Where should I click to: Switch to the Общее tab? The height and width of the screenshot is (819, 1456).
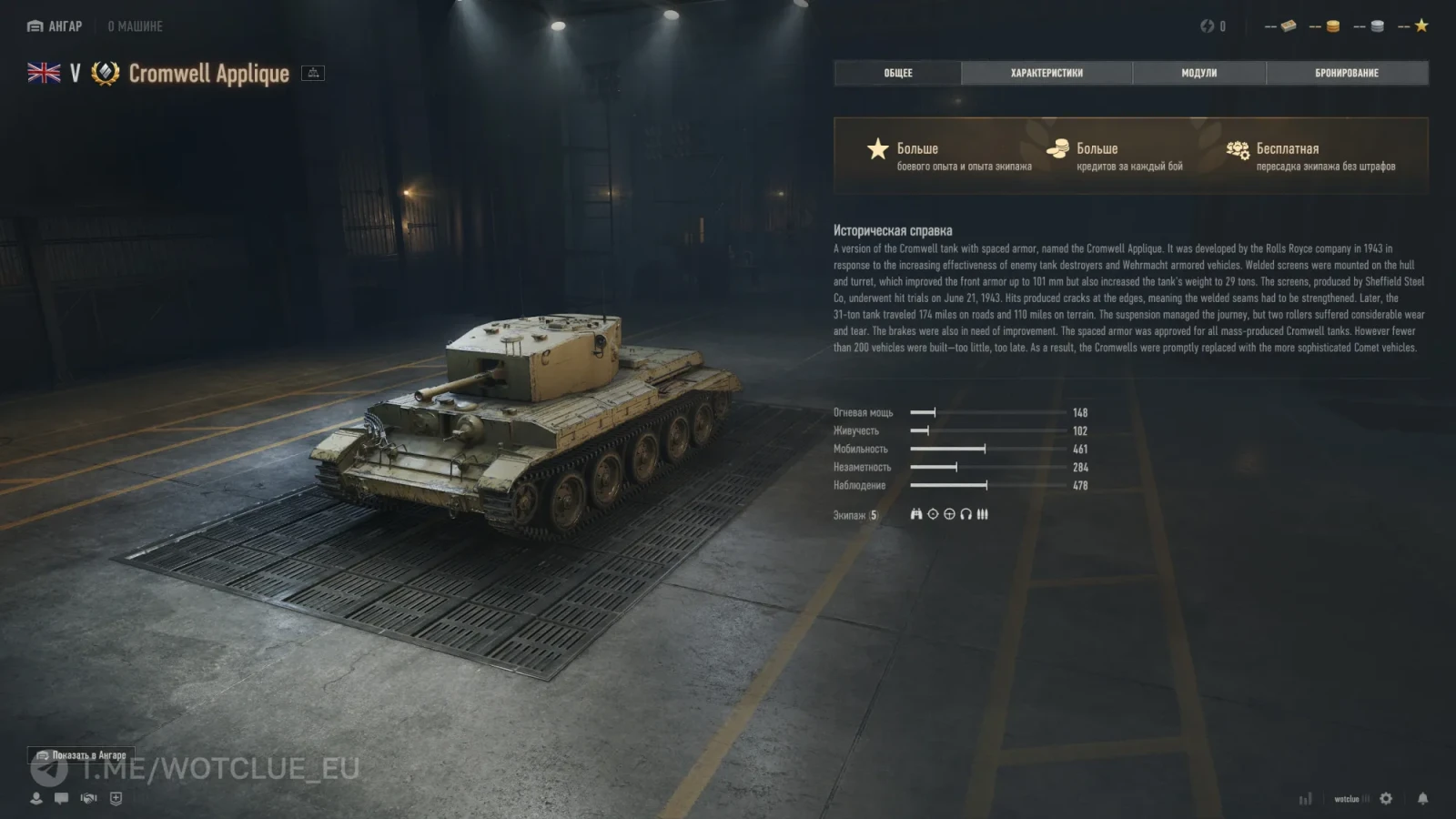[897, 73]
